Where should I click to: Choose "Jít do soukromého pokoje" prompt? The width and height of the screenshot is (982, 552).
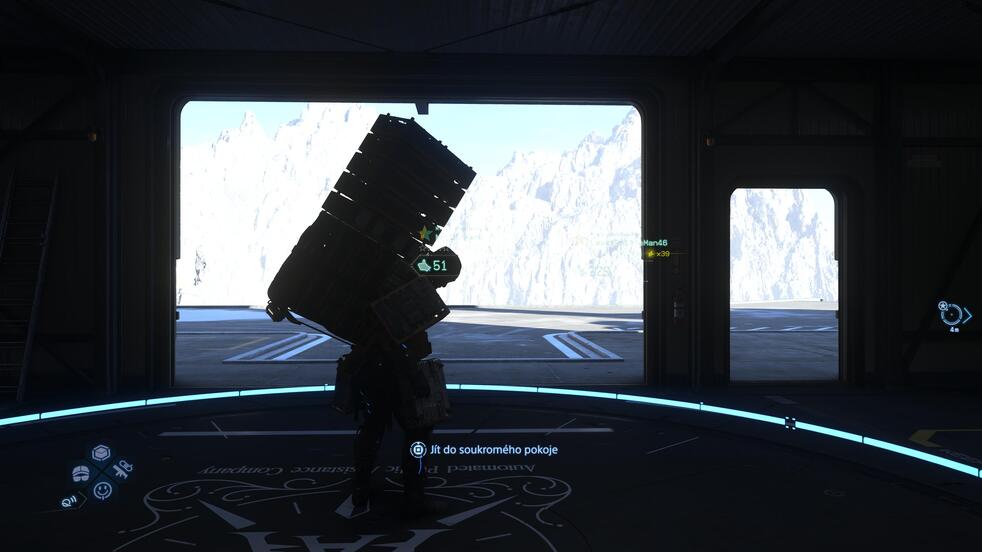[x=484, y=450]
